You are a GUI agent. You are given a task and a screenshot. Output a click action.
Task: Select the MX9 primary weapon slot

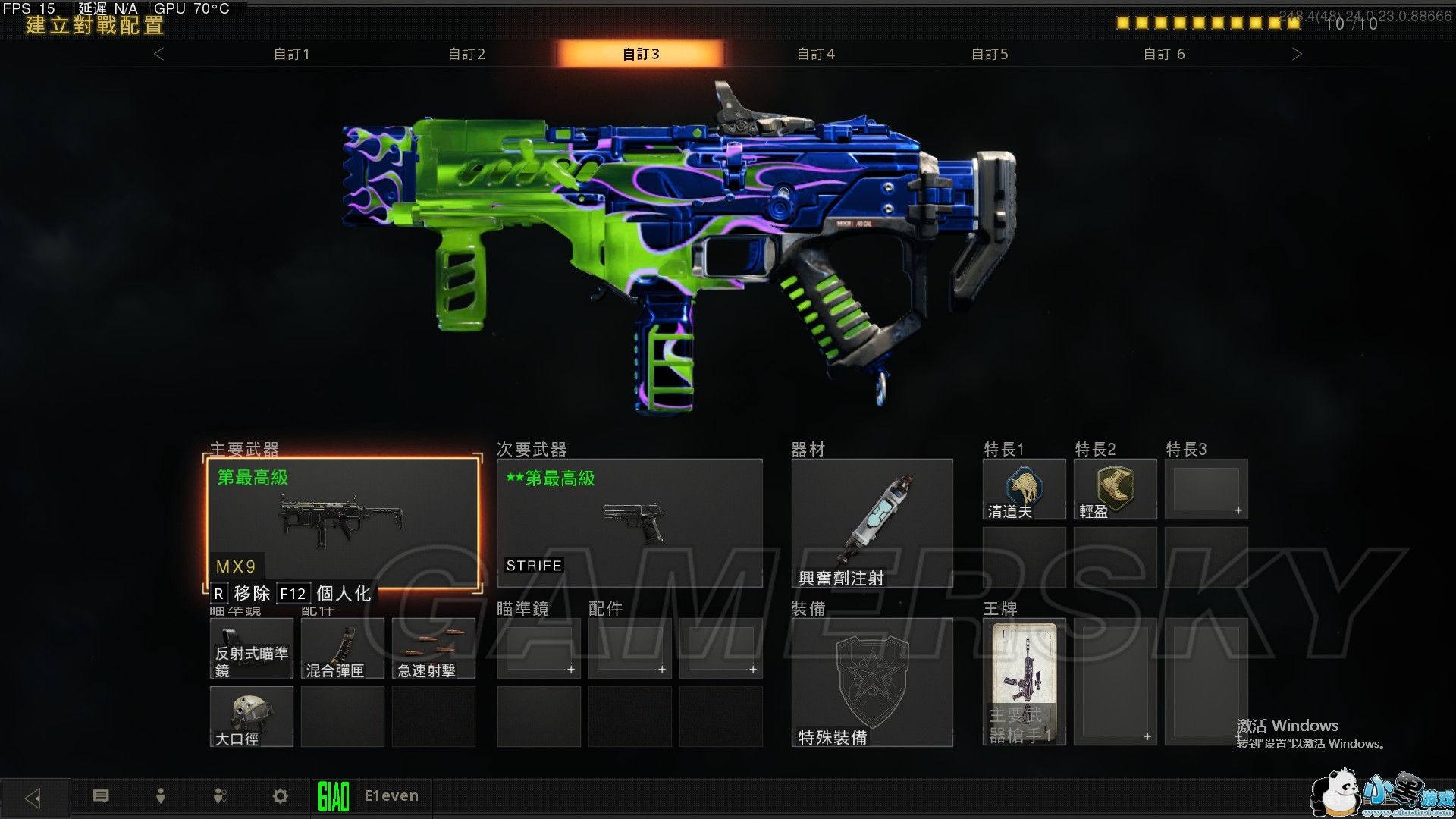(x=343, y=522)
